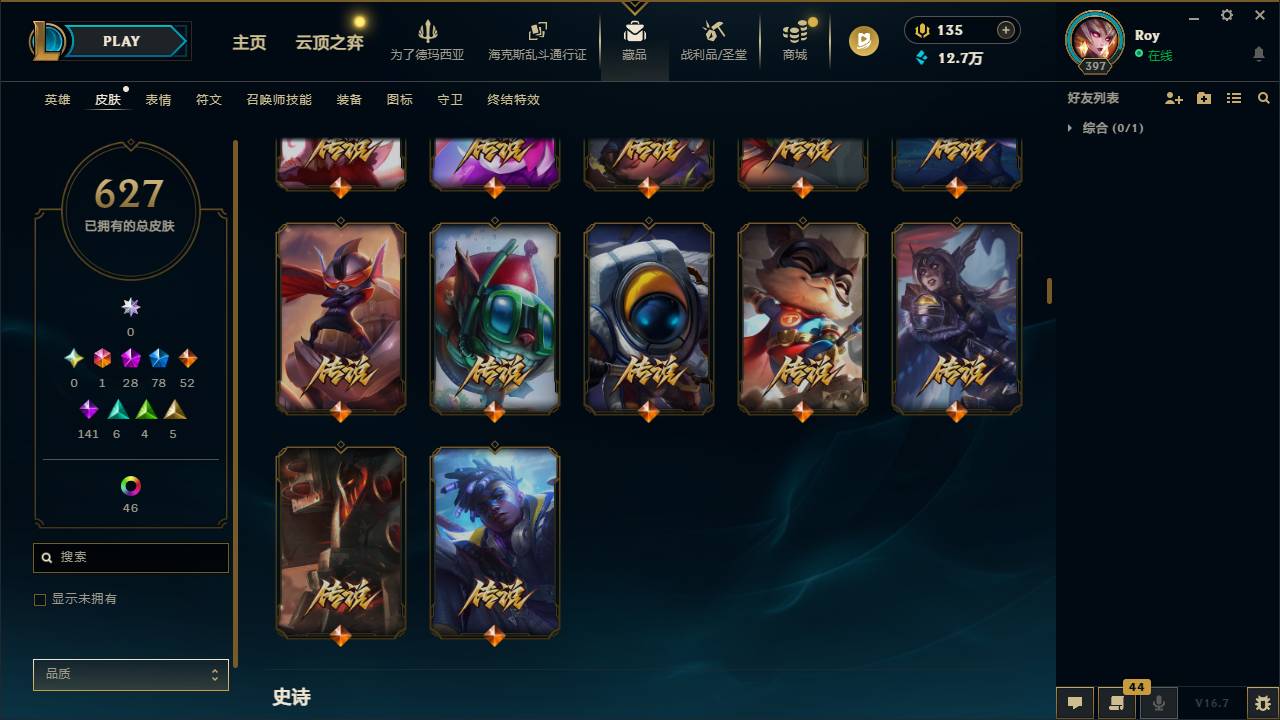Screen dimensions: 1280x720
Task: Click the Ekko legendary skin thumbnail
Action: tap(494, 541)
